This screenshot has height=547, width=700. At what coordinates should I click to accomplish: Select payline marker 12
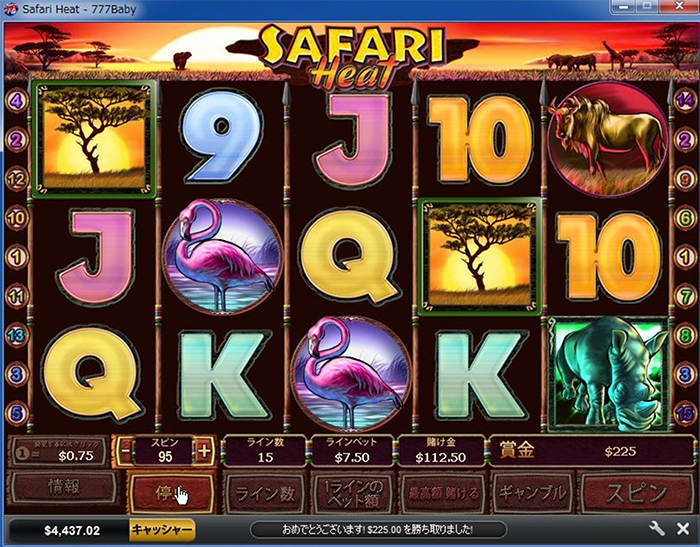coord(15,179)
